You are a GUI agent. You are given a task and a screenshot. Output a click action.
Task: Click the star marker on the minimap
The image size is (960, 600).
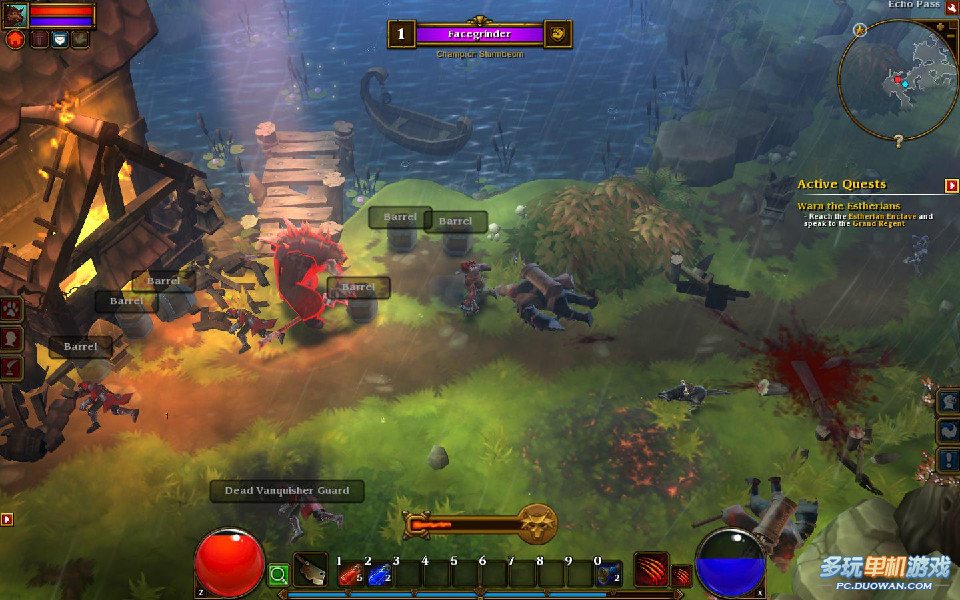pyautogui.click(x=860, y=31)
